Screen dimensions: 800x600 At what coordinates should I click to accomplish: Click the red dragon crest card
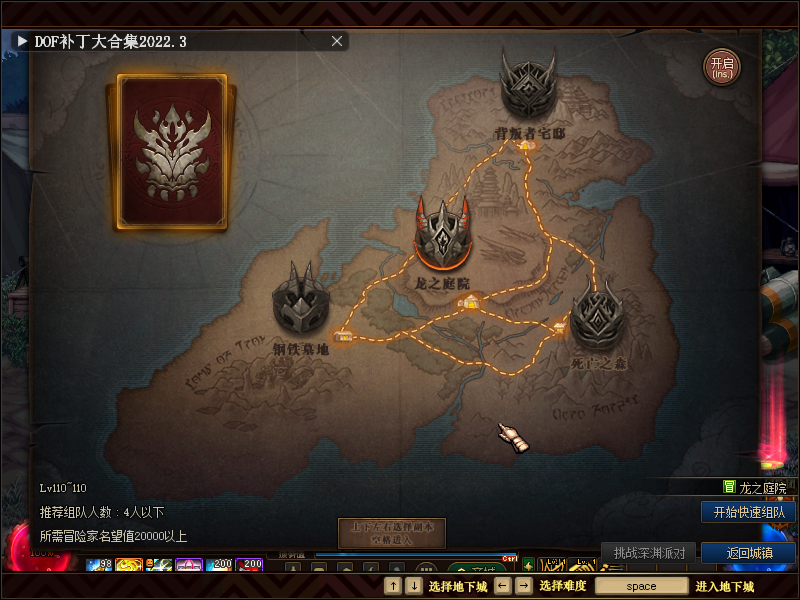tap(174, 151)
